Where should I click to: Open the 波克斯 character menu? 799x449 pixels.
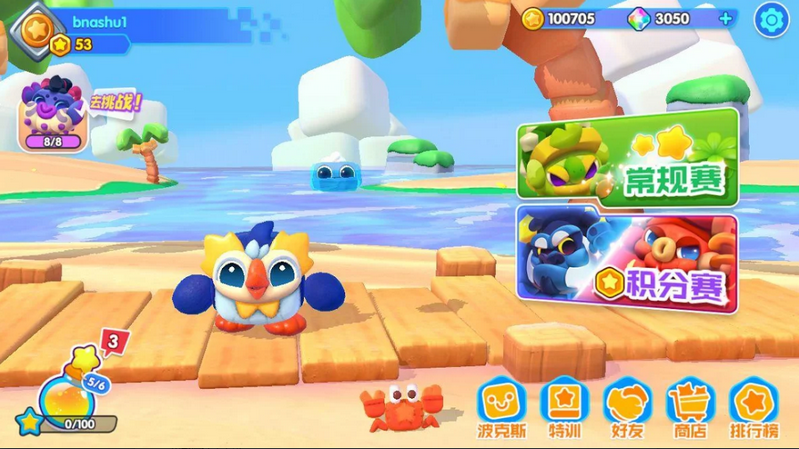pyautogui.click(x=499, y=408)
